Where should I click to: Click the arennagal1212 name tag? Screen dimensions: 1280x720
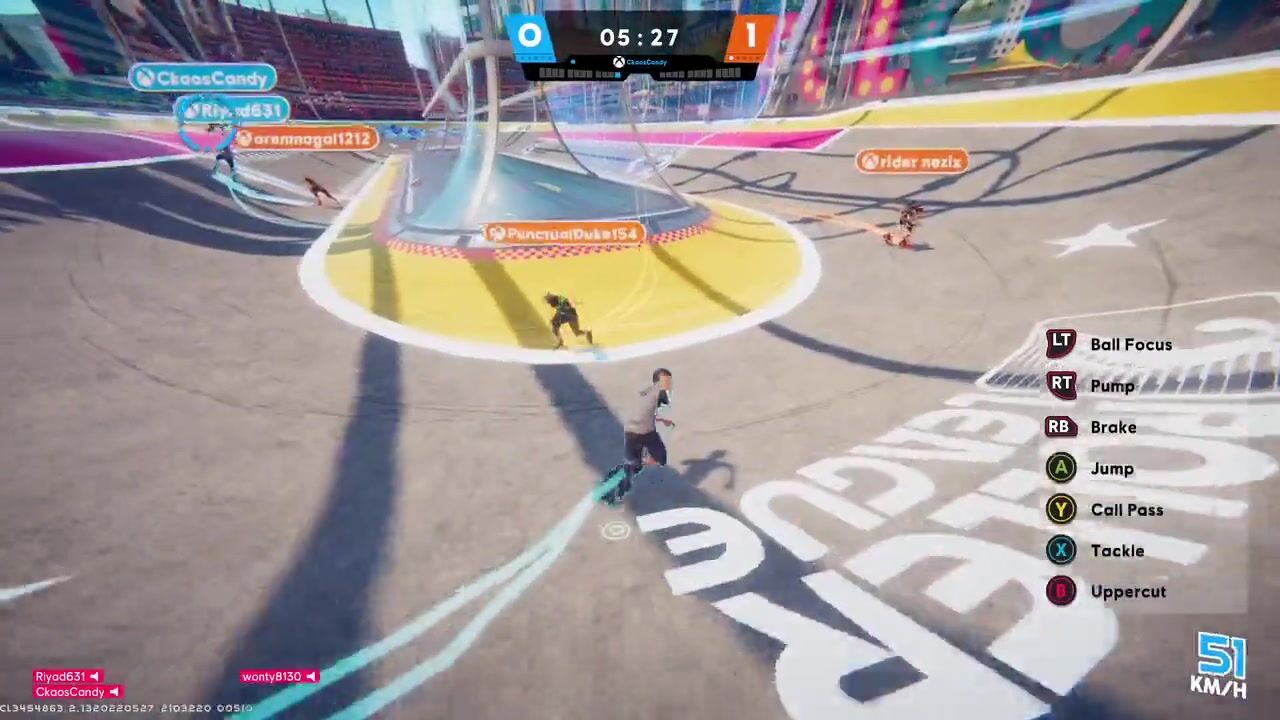tap(306, 139)
